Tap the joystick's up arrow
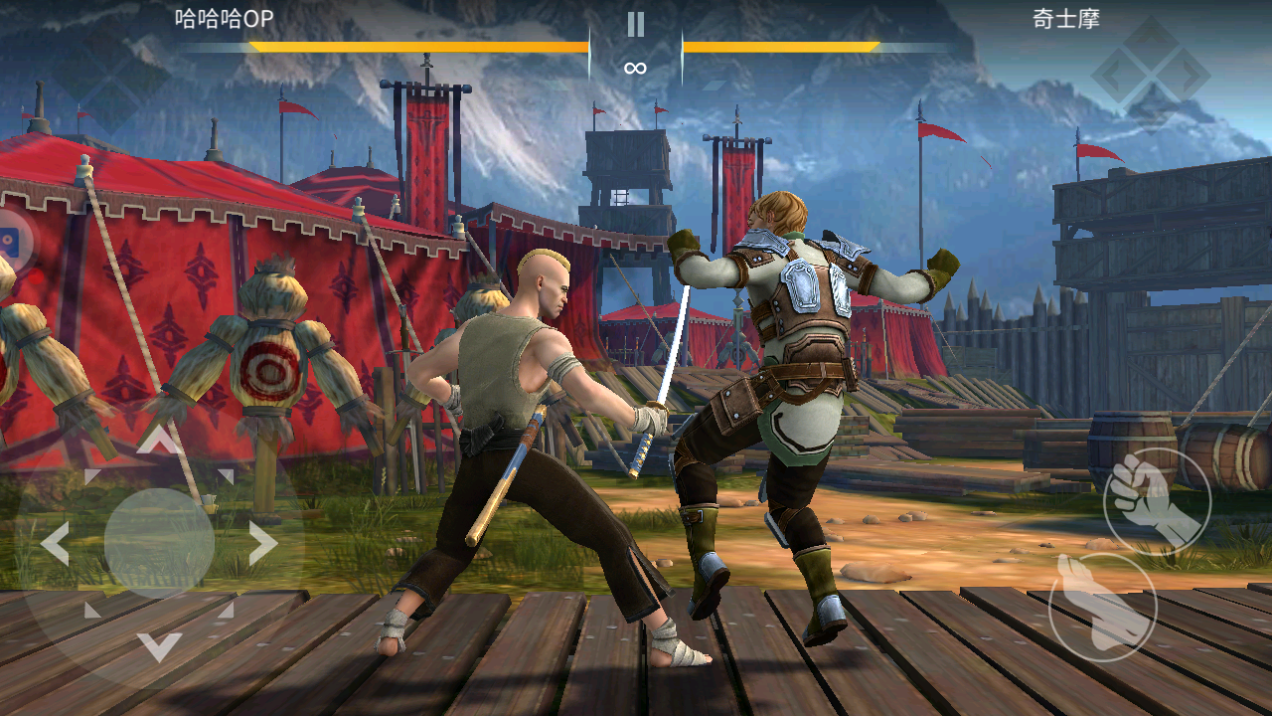Viewport: 1272px width, 716px height. tap(158, 440)
